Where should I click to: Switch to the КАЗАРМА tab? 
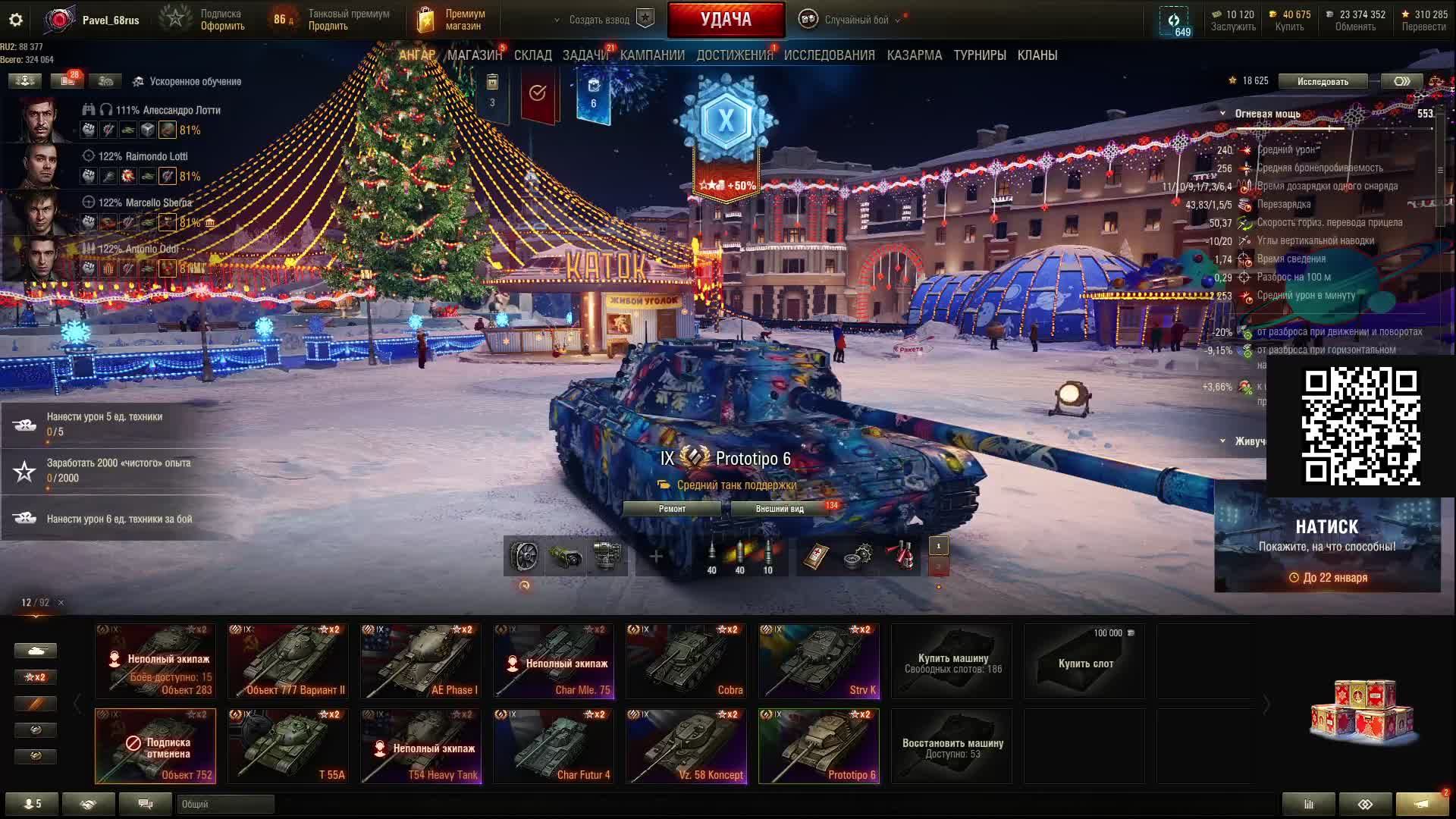(x=914, y=55)
